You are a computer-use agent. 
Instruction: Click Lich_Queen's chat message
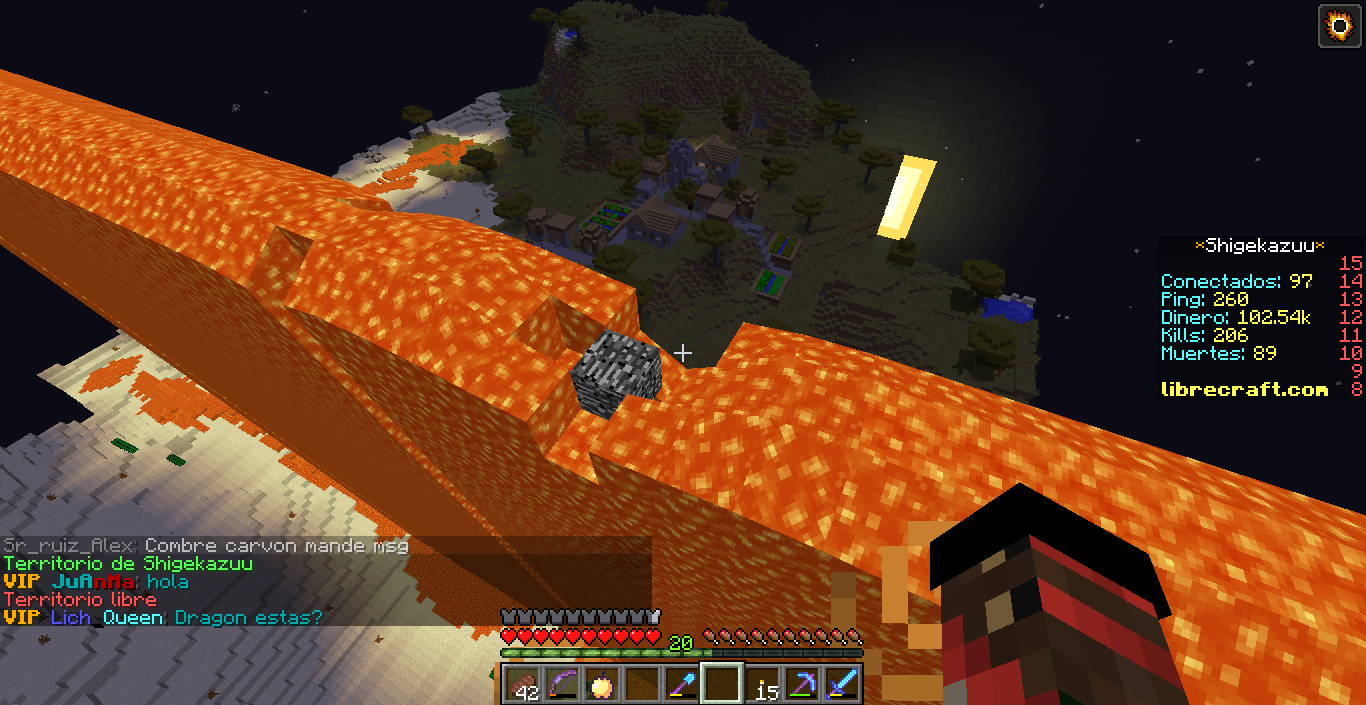[248, 618]
